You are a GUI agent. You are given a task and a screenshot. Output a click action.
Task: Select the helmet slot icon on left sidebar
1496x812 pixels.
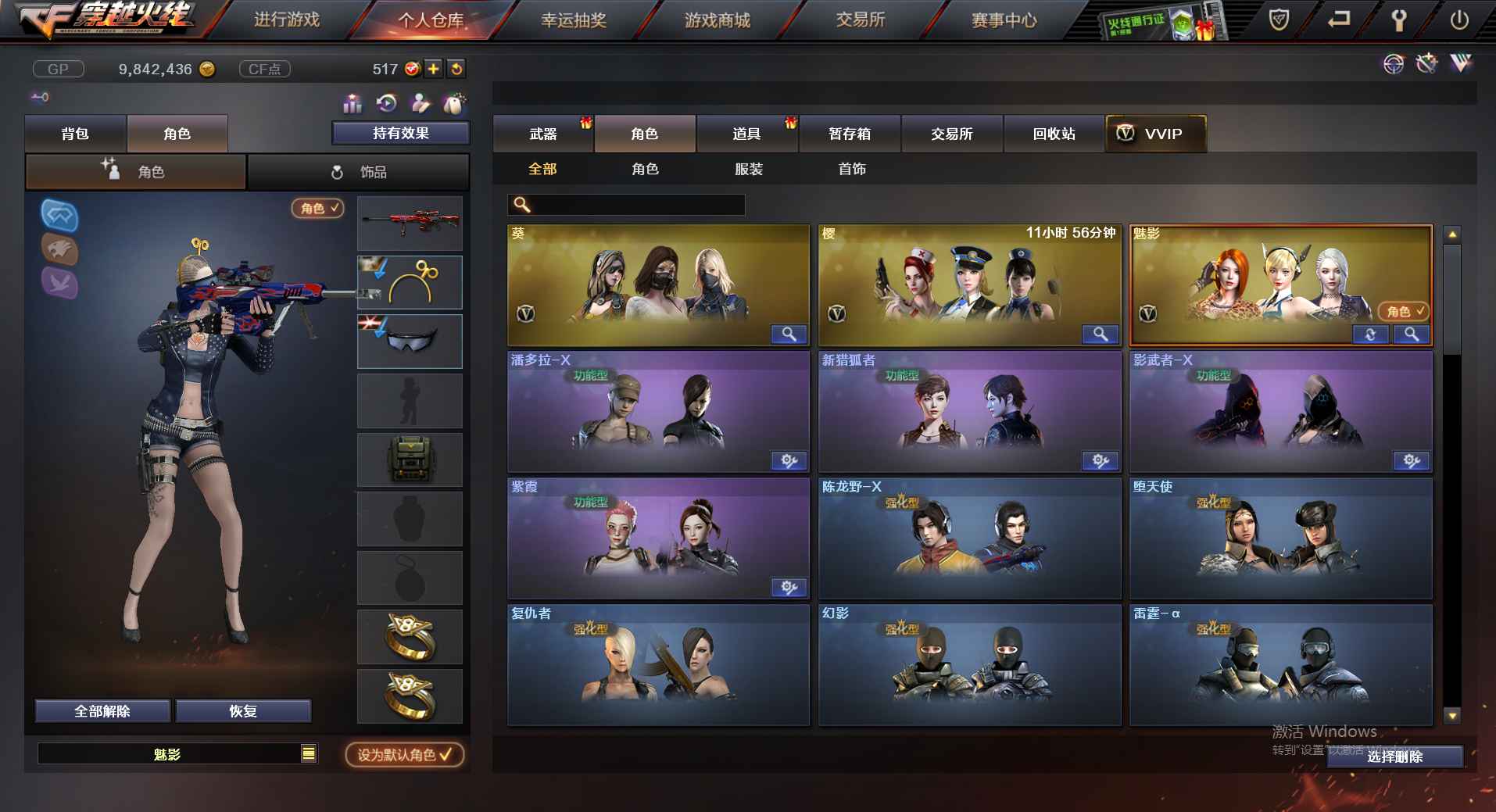pos(59,217)
